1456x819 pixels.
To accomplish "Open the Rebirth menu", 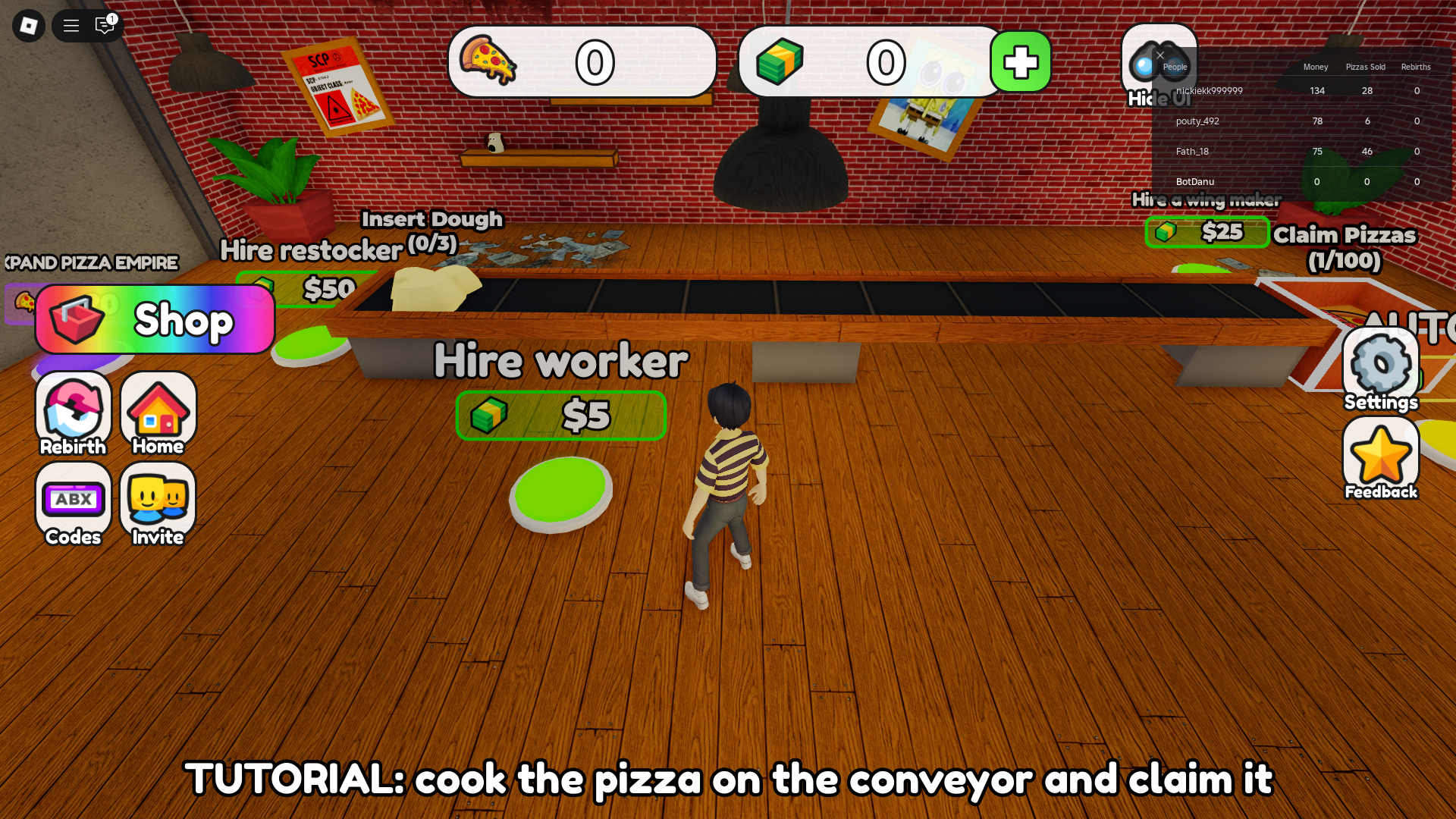I will pyautogui.click(x=74, y=414).
